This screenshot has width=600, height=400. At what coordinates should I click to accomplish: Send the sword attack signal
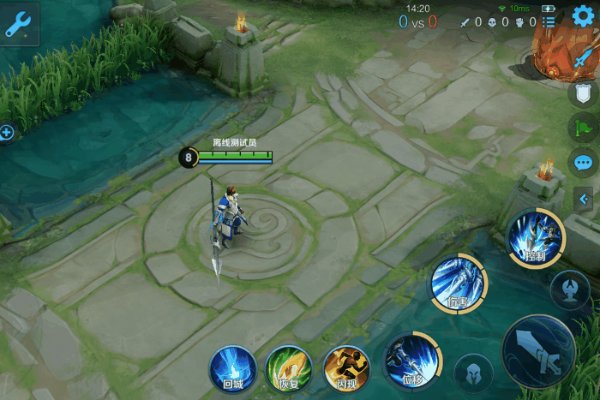tap(583, 59)
